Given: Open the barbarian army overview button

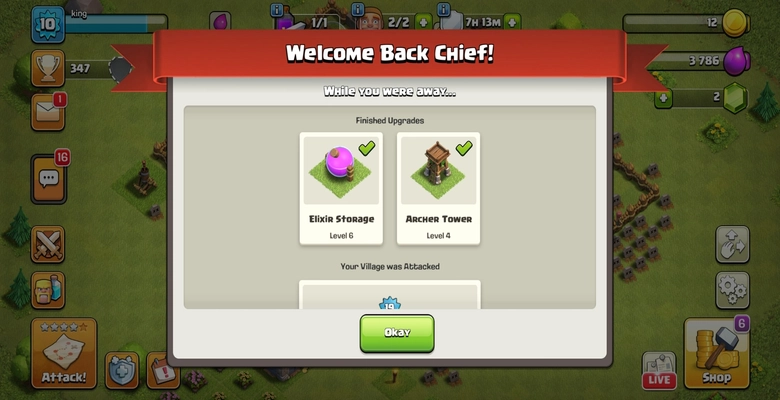Looking at the screenshot, I should [x=48, y=290].
